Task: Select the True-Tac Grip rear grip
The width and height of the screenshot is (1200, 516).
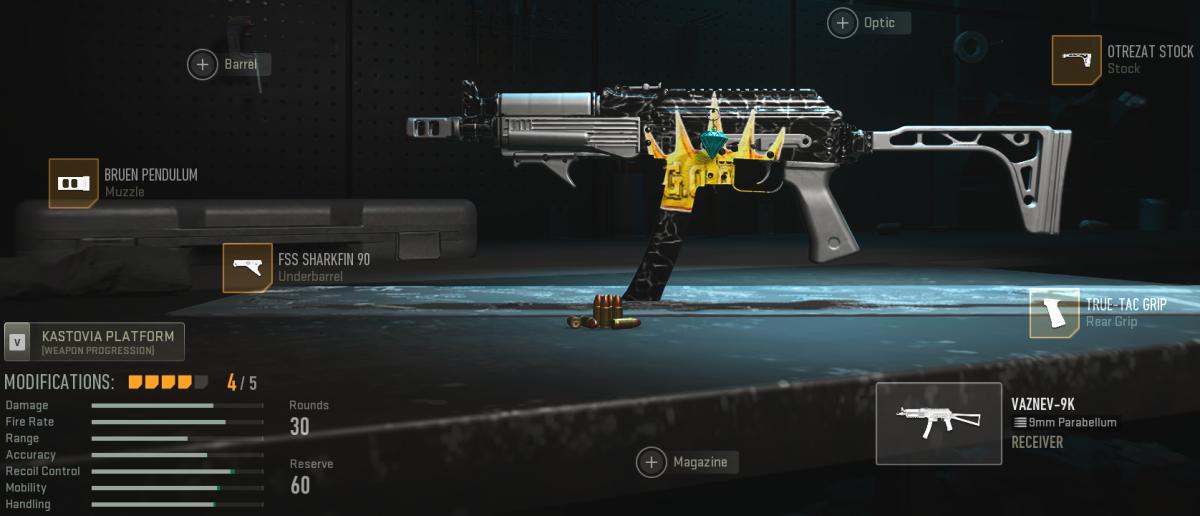Action: coord(1054,313)
